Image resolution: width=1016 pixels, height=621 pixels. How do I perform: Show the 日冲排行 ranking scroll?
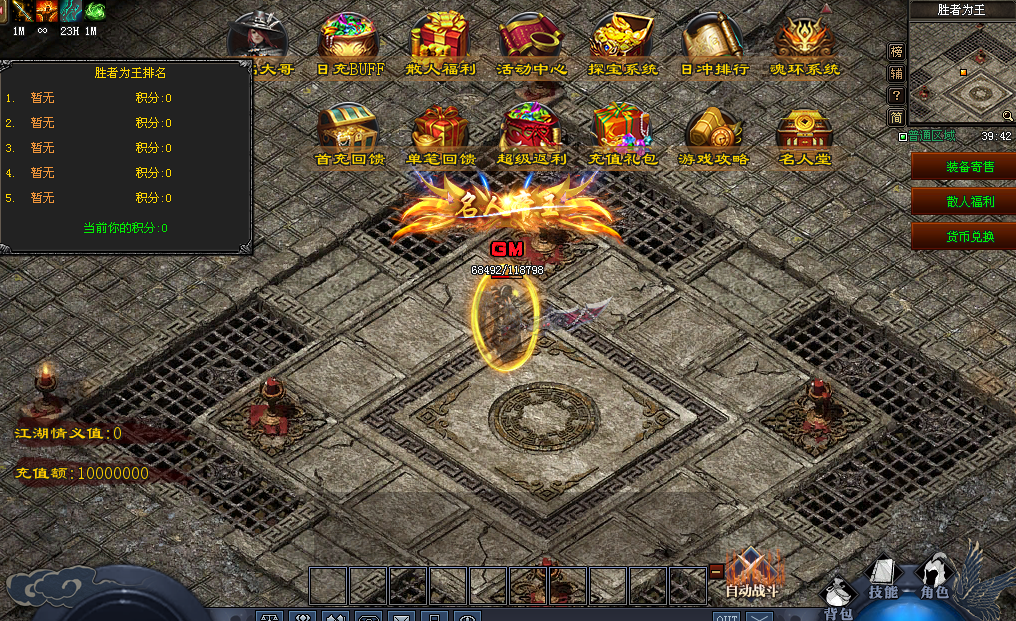pyautogui.click(x=714, y=40)
